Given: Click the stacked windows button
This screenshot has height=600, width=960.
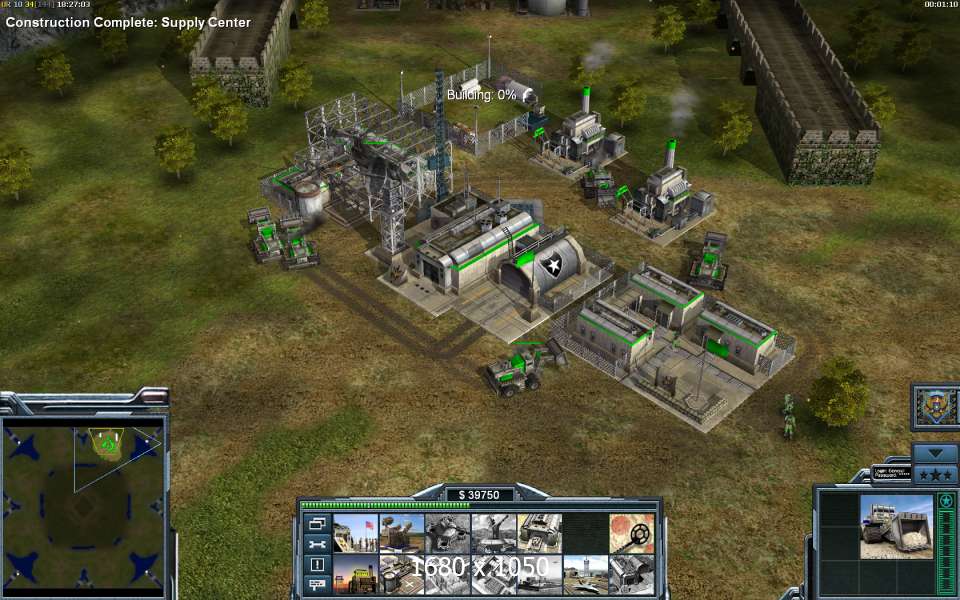Looking at the screenshot, I should coord(317,524).
